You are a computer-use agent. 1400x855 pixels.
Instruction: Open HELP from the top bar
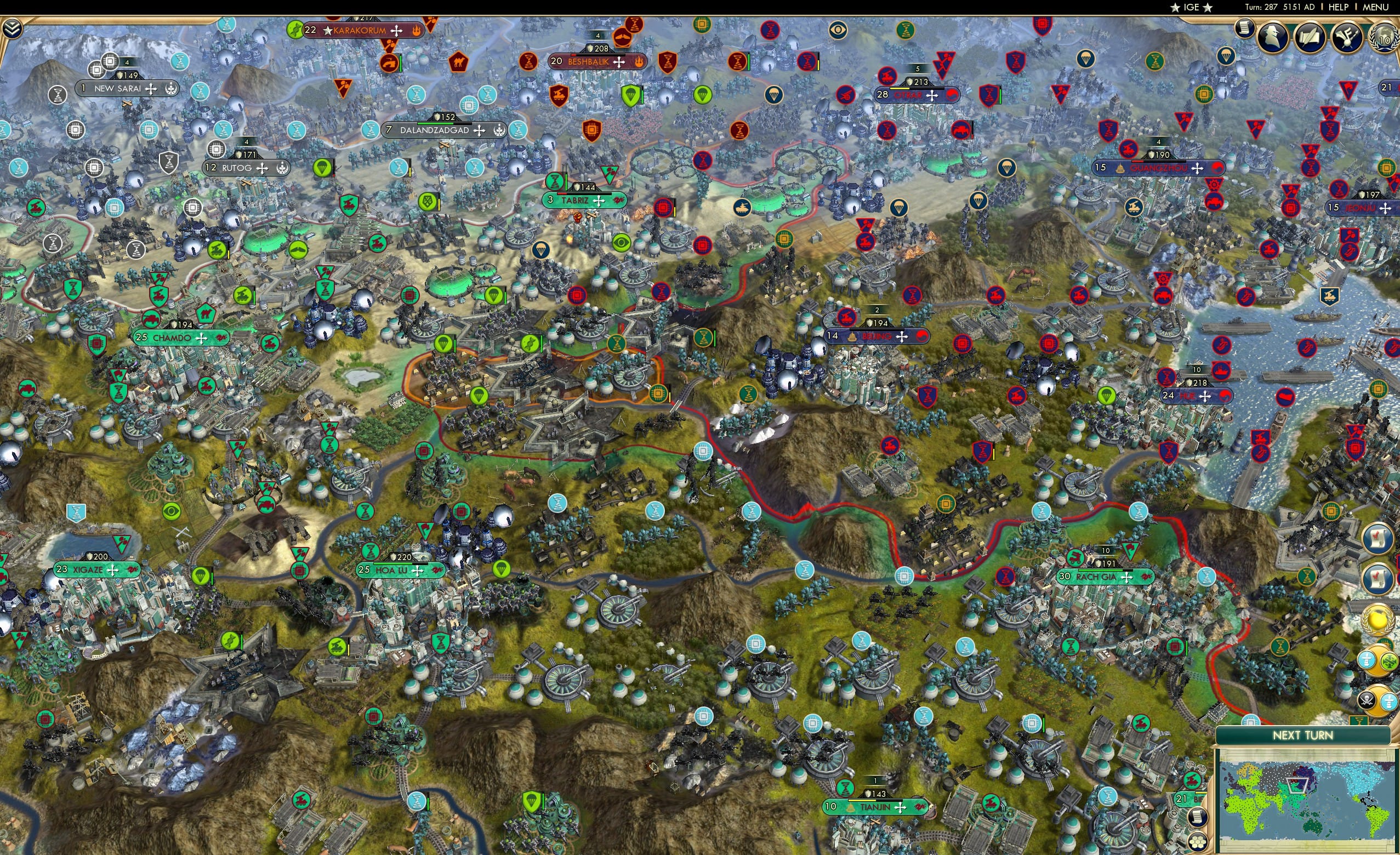coord(1339,7)
